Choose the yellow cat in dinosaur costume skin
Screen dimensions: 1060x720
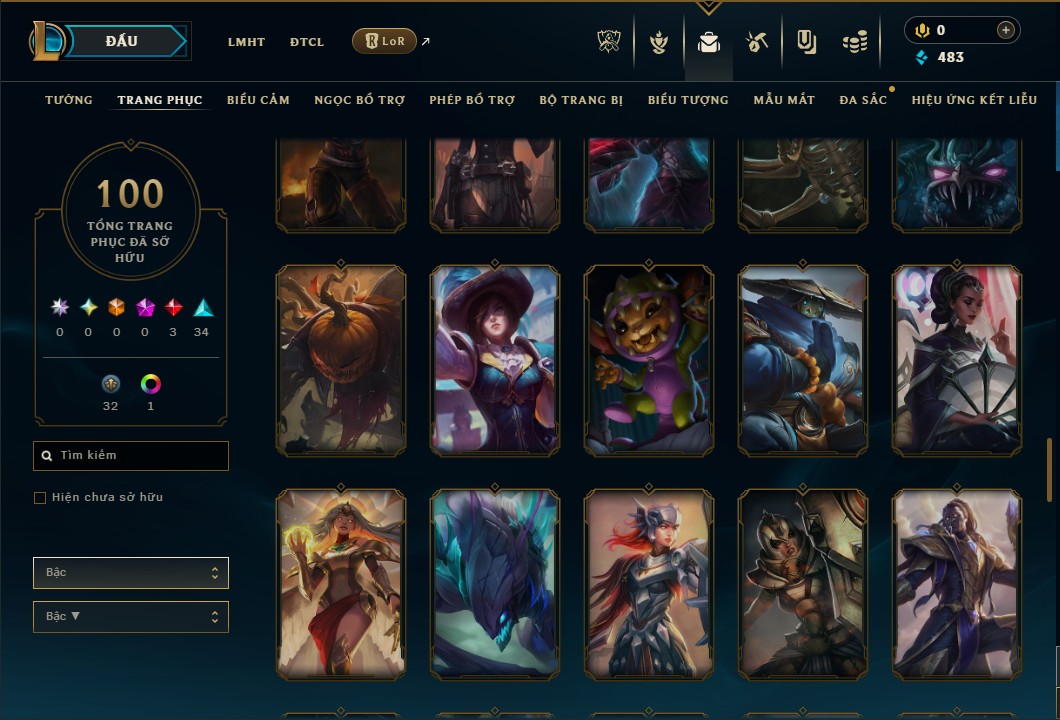pyautogui.click(x=649, y=360)
